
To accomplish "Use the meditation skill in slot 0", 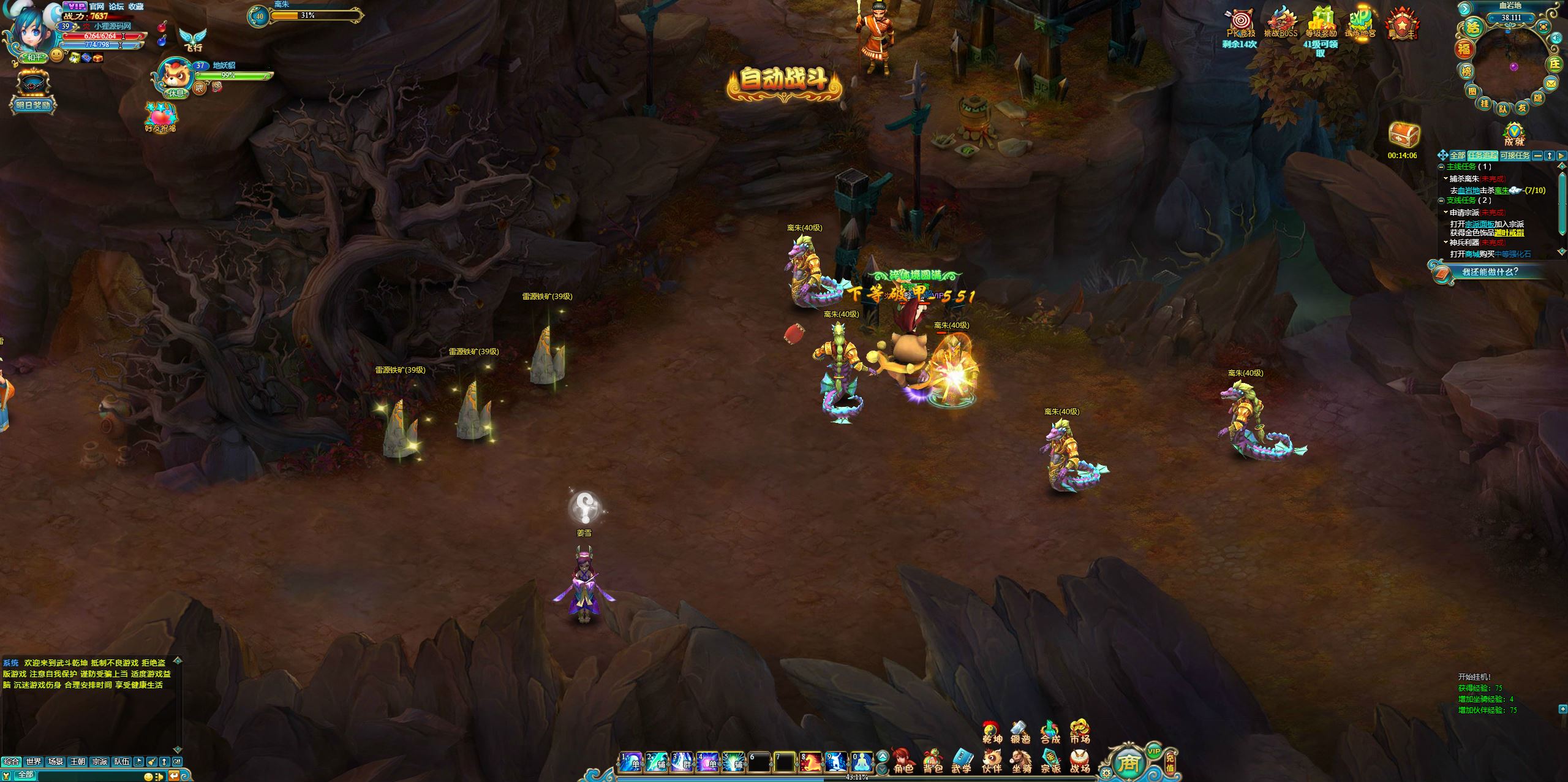I will (x=861, y=762).
